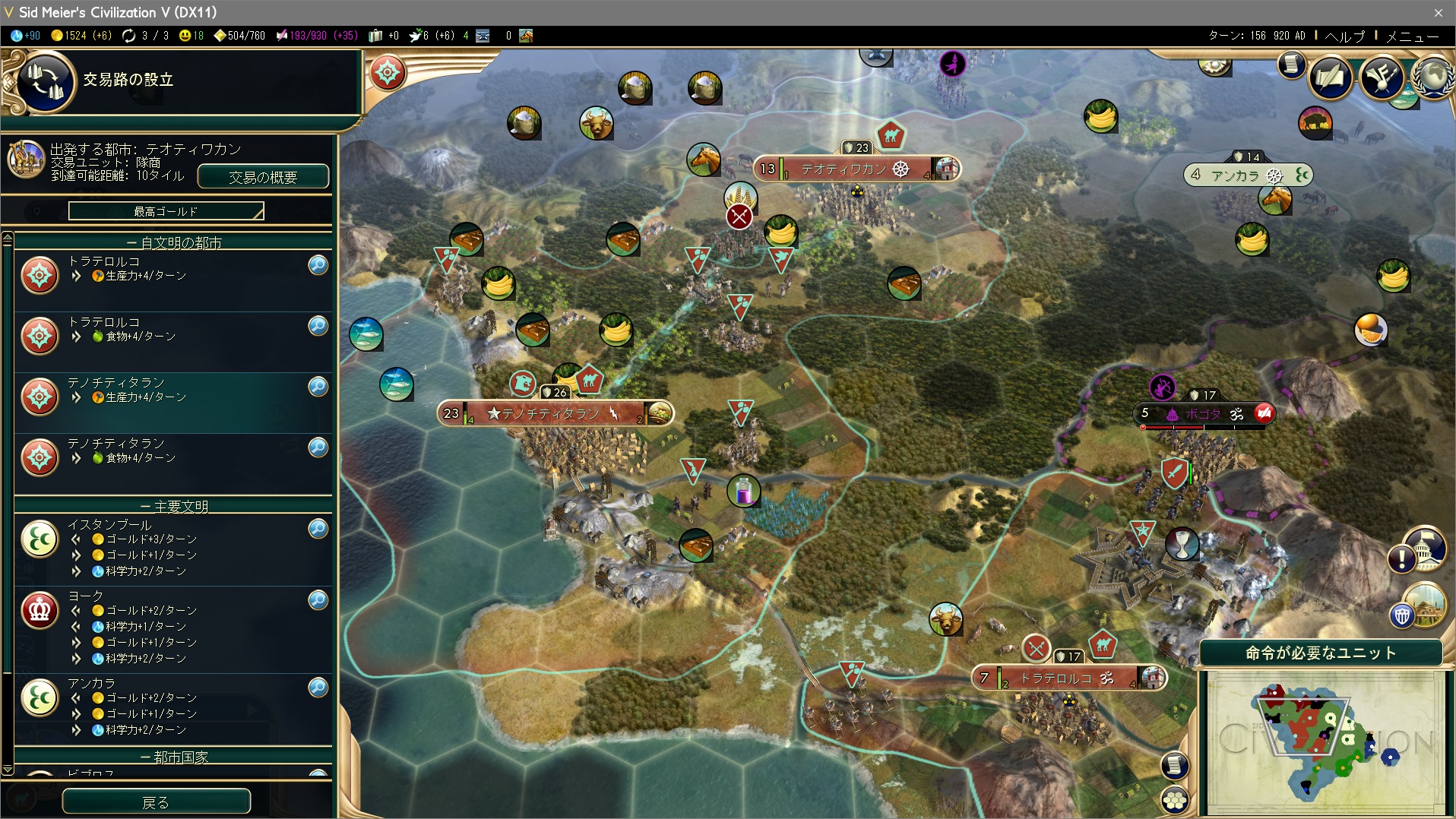This screenshot has height=819, width=1456.
Task: Open the 最高ゴールド sort dropdown
Action: (x=166, y=211)
